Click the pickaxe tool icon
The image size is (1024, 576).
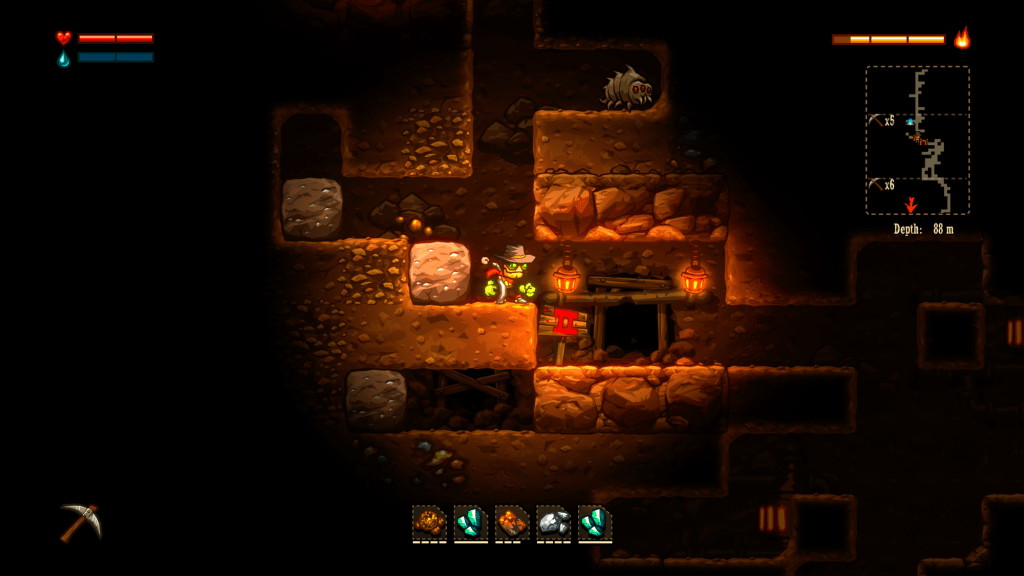click(x=80, y=521)
